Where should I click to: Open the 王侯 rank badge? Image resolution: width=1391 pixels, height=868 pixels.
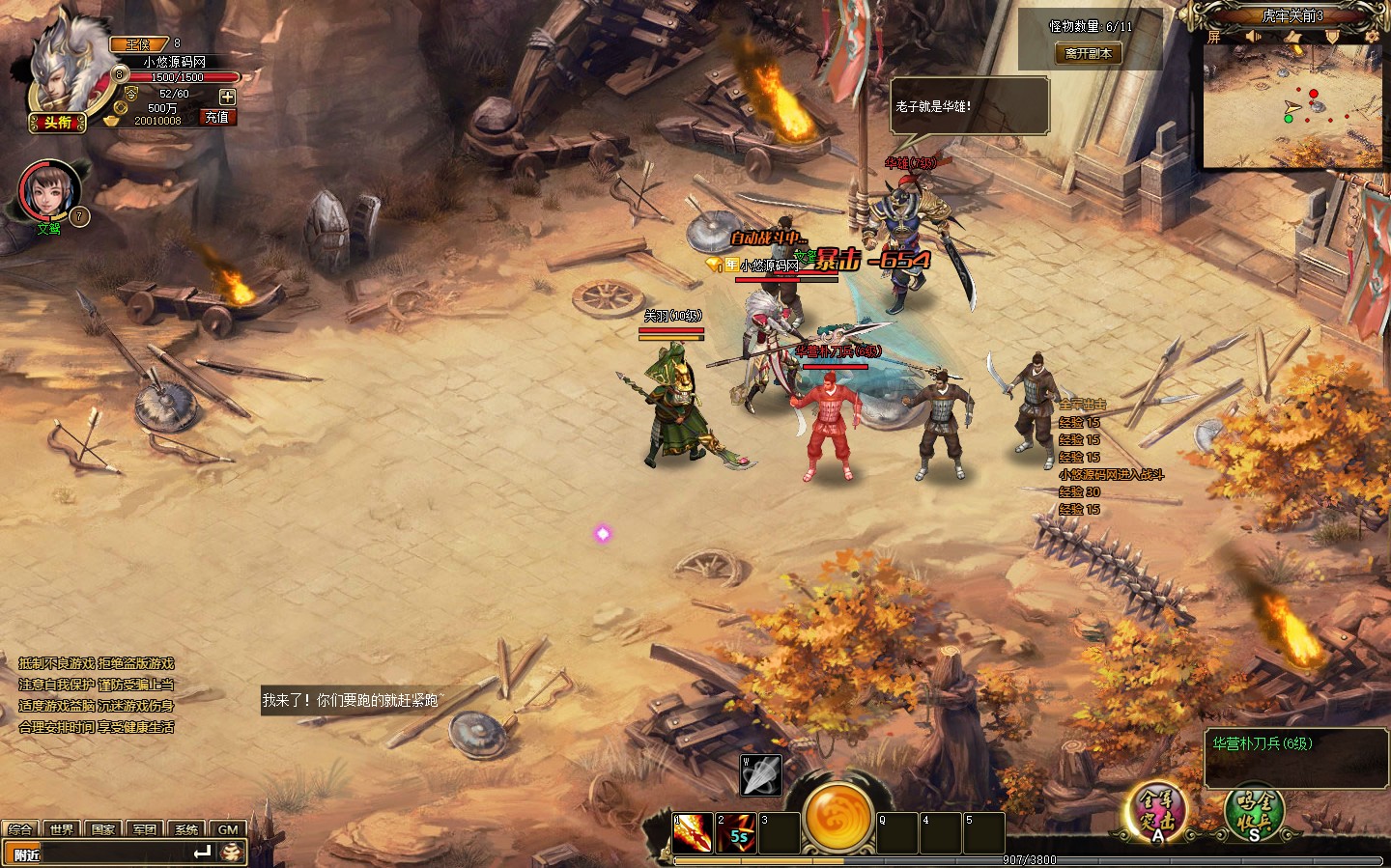click(x=139, y=43)
